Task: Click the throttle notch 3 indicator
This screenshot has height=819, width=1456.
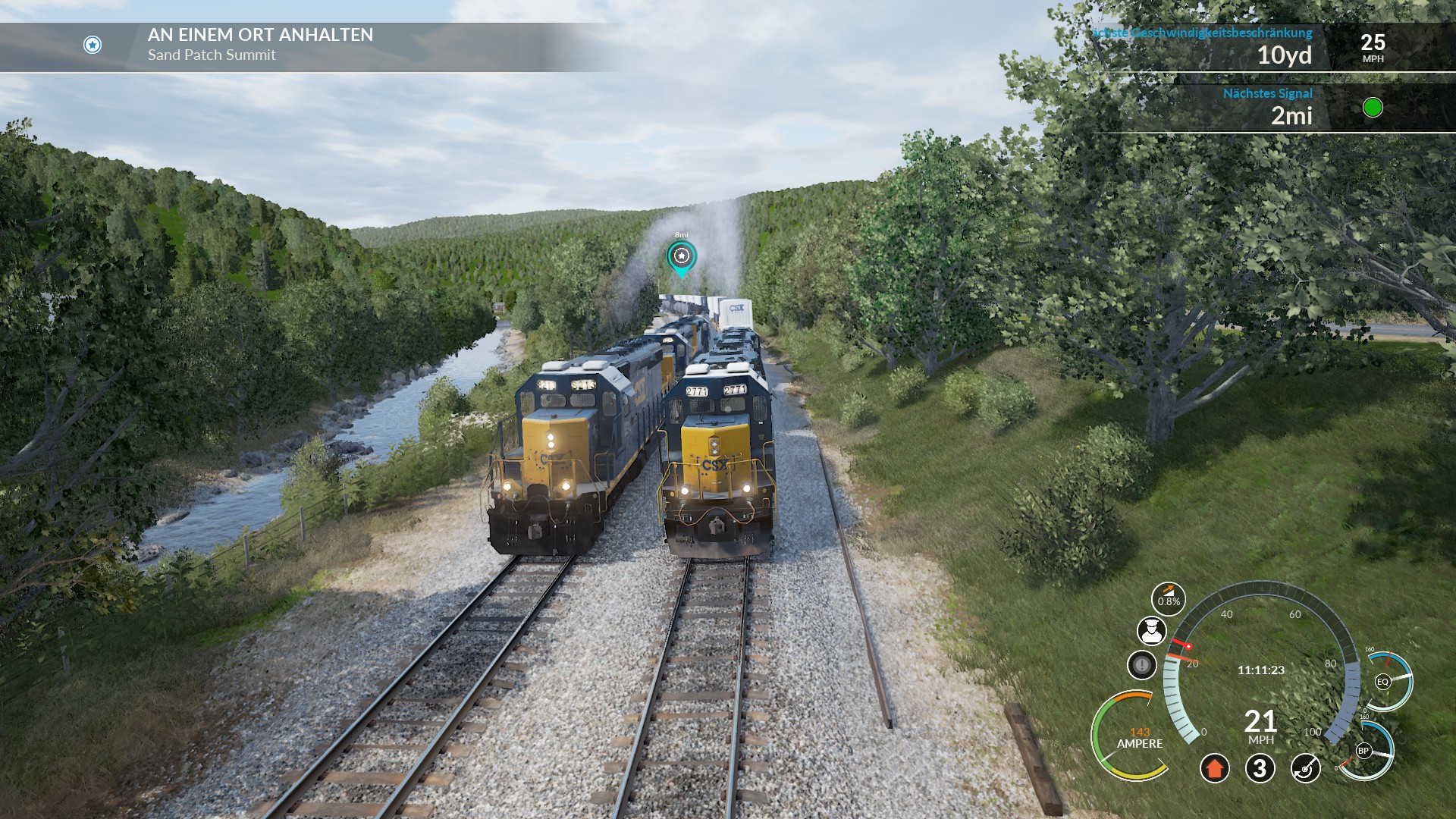Action: pyautogui.click(x=1260, y=768)
